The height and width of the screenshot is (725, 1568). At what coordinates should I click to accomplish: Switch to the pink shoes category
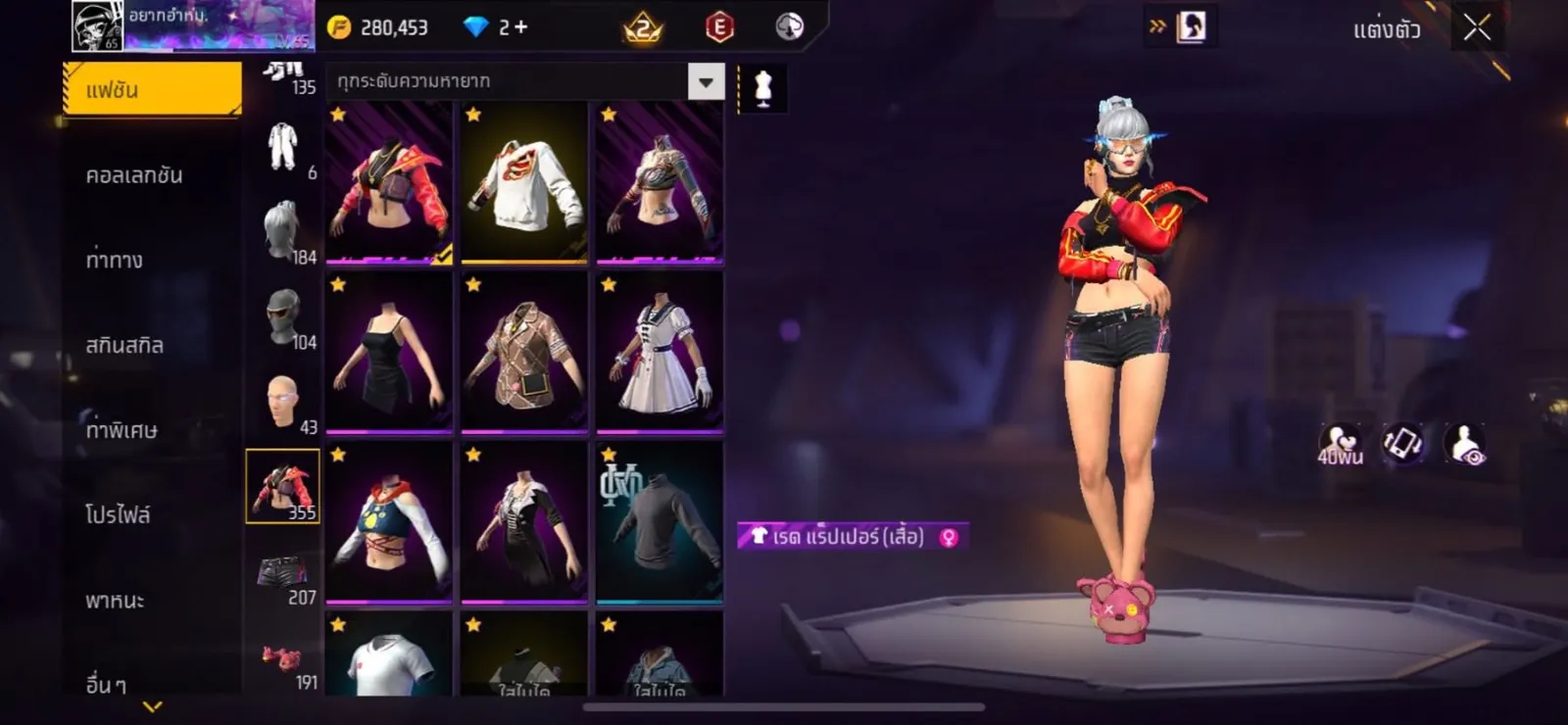point(283,661)
